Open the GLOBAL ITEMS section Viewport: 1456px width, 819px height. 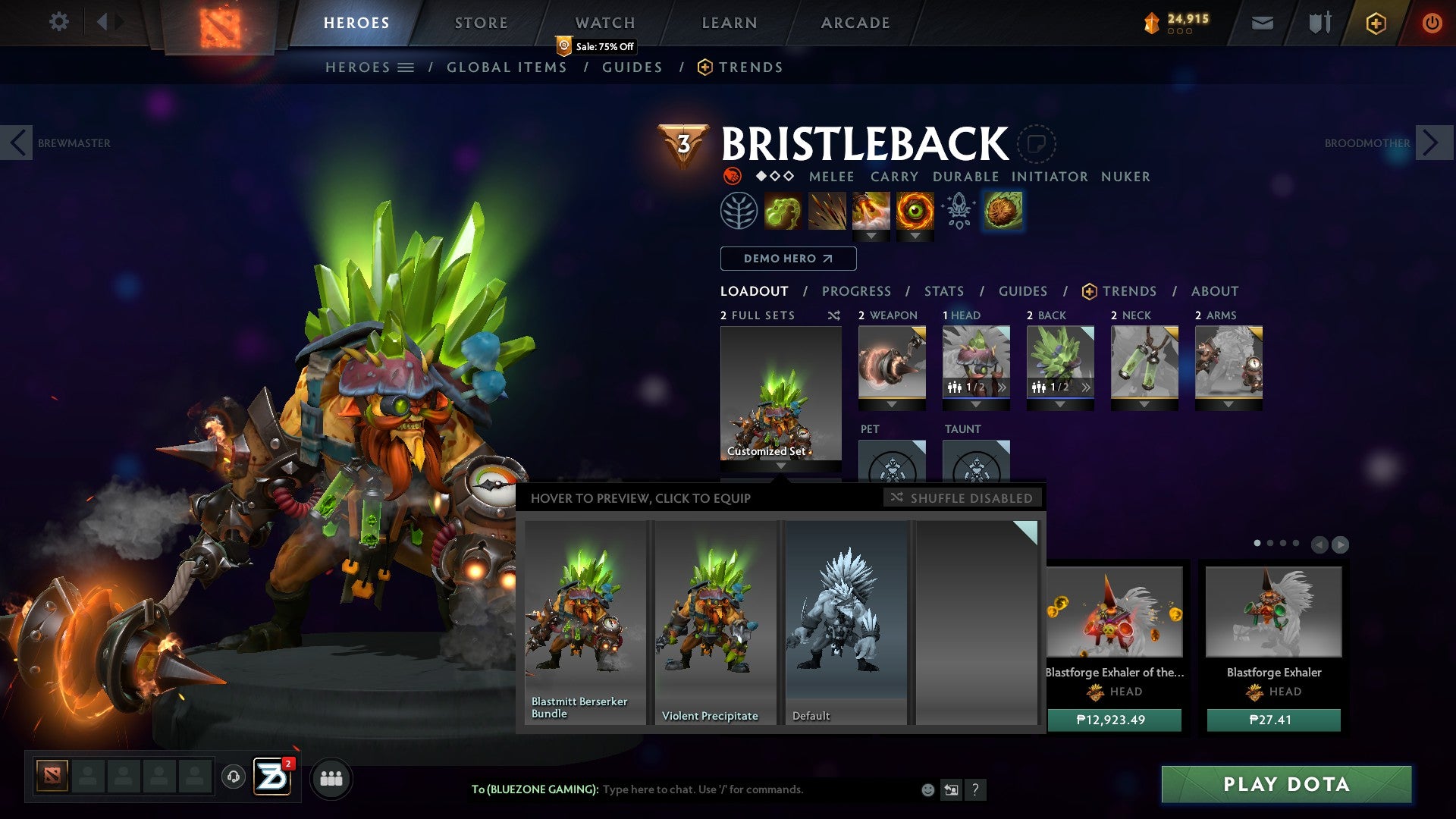507,67
